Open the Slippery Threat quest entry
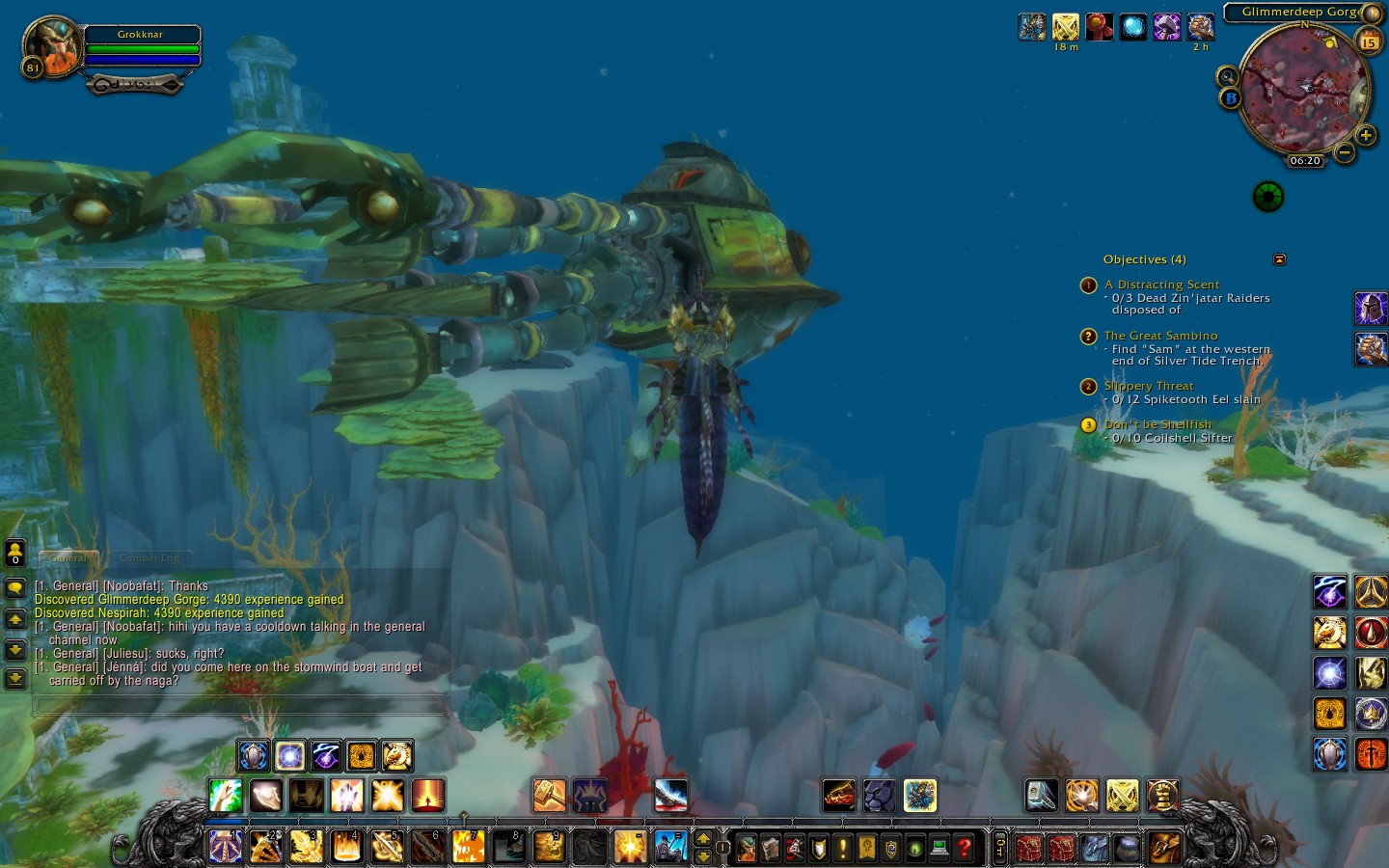Image resolution: width=1389 pixels, height=868 pixels. pyautogui.click(x=1148, y=386)
